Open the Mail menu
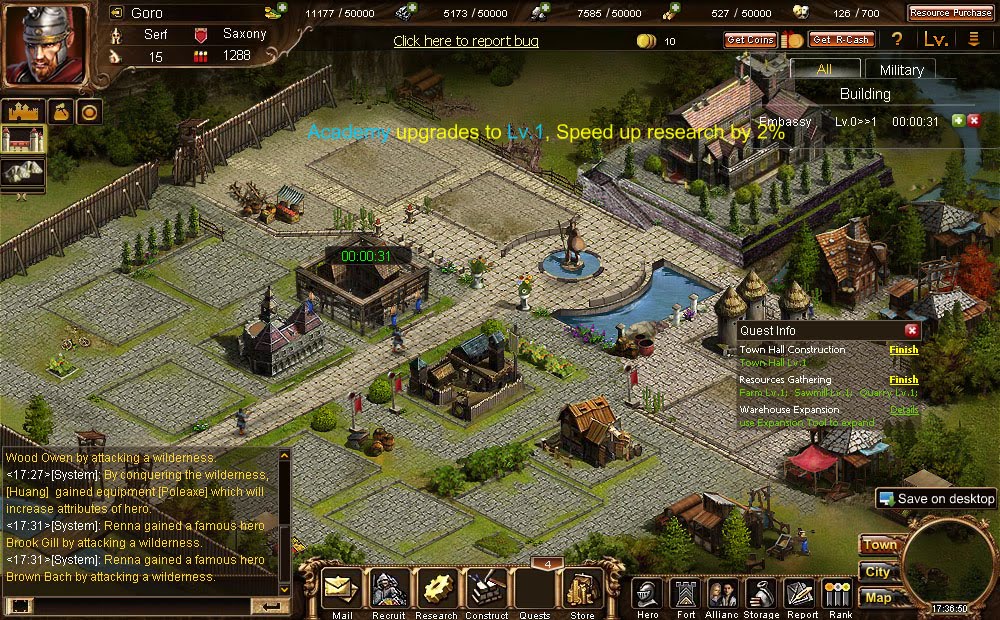 (341, 591)
